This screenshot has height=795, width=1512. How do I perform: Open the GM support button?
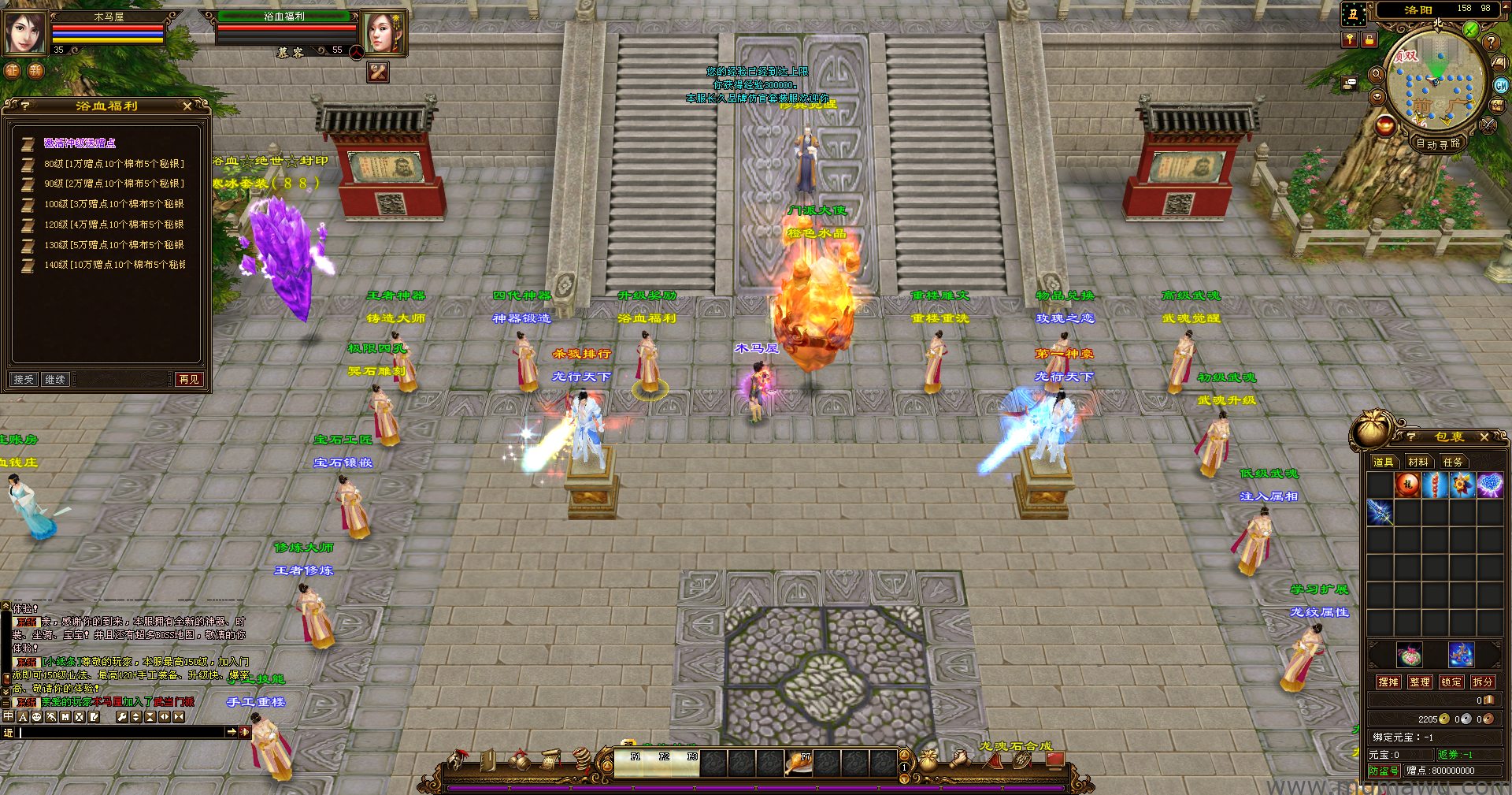(1501, 85)
